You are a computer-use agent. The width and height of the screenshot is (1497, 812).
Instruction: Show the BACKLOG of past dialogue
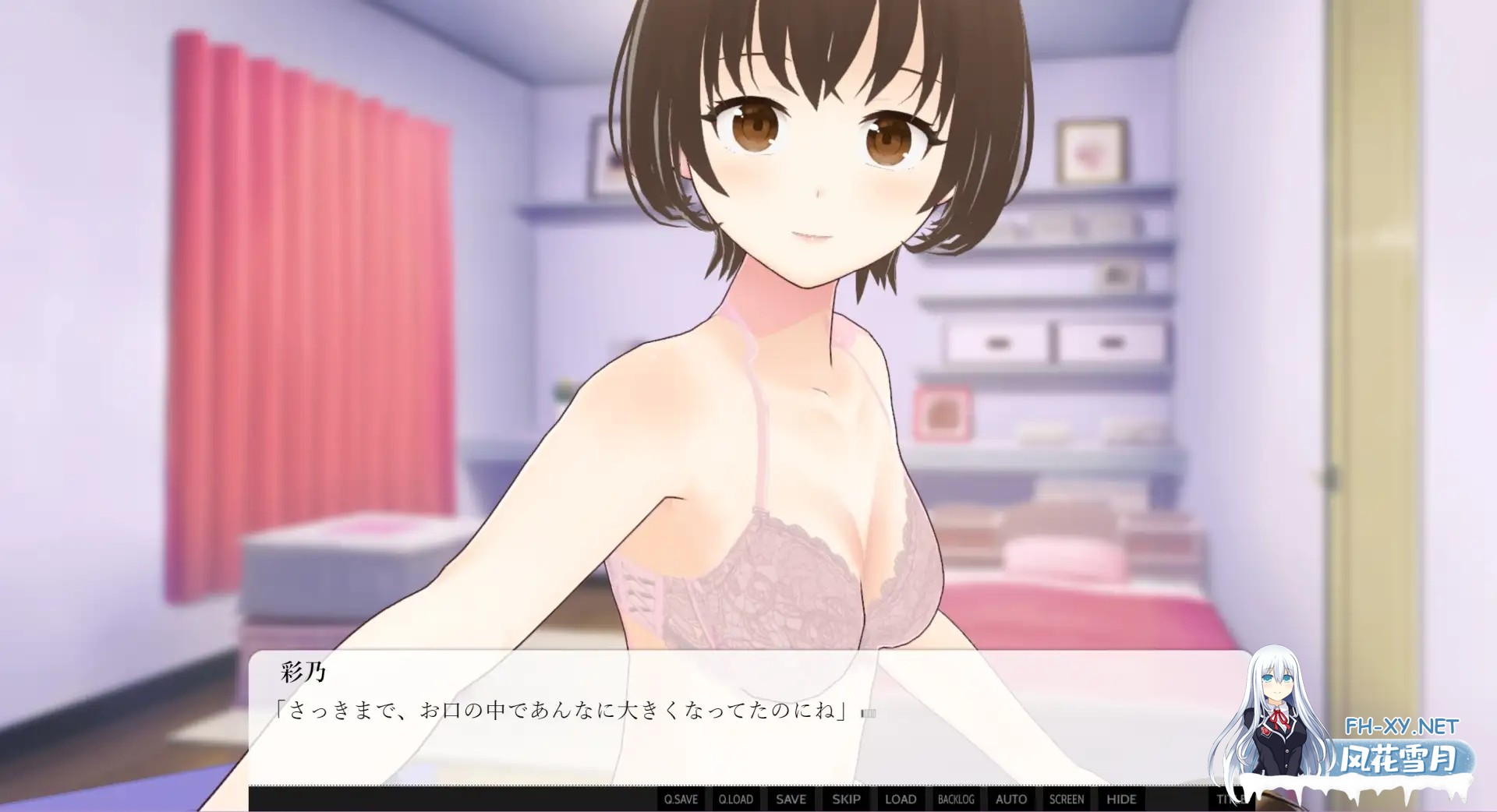[x=956, y=799]
